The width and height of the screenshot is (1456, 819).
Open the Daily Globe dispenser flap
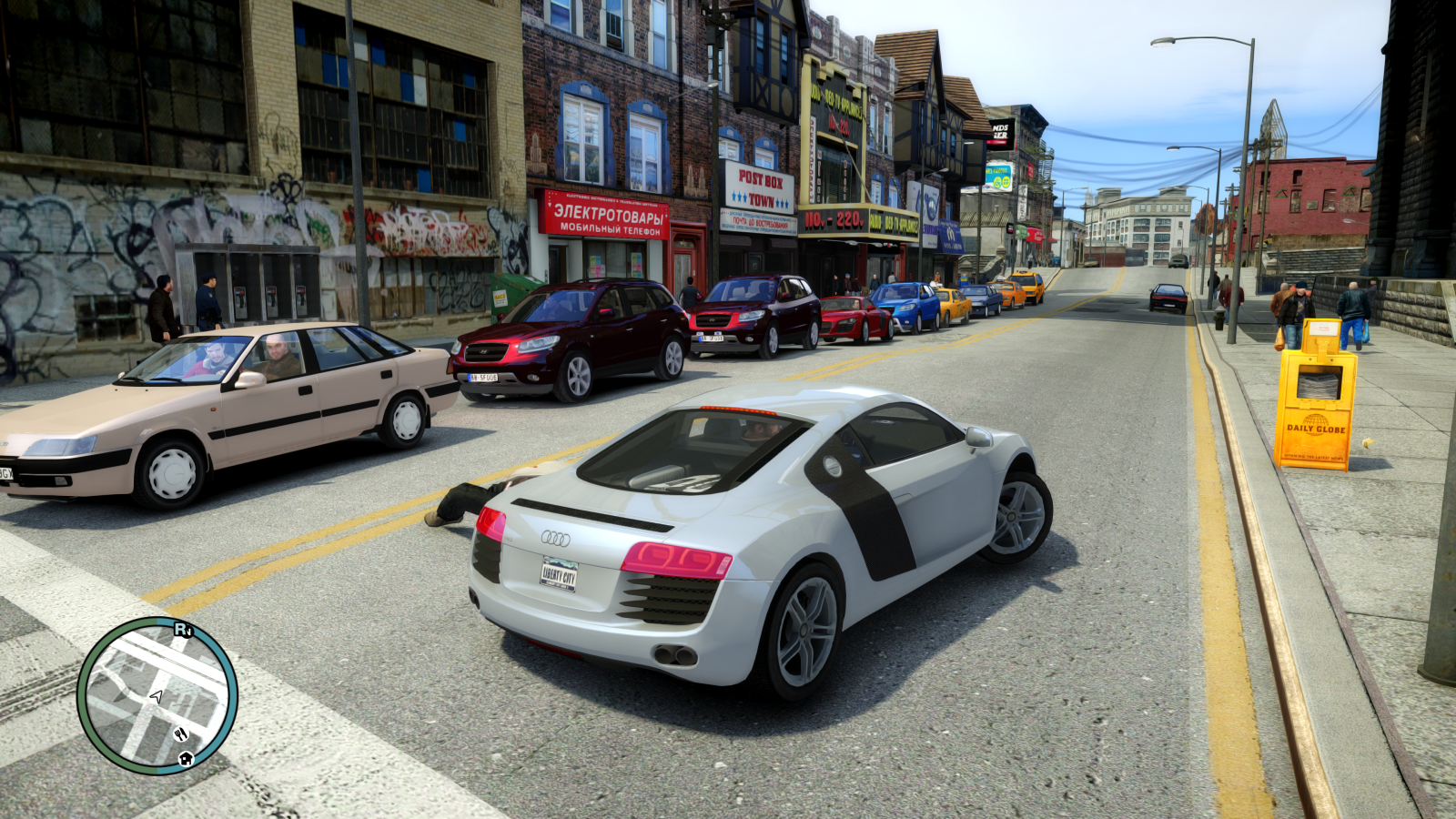click(x=1319, y=380)
